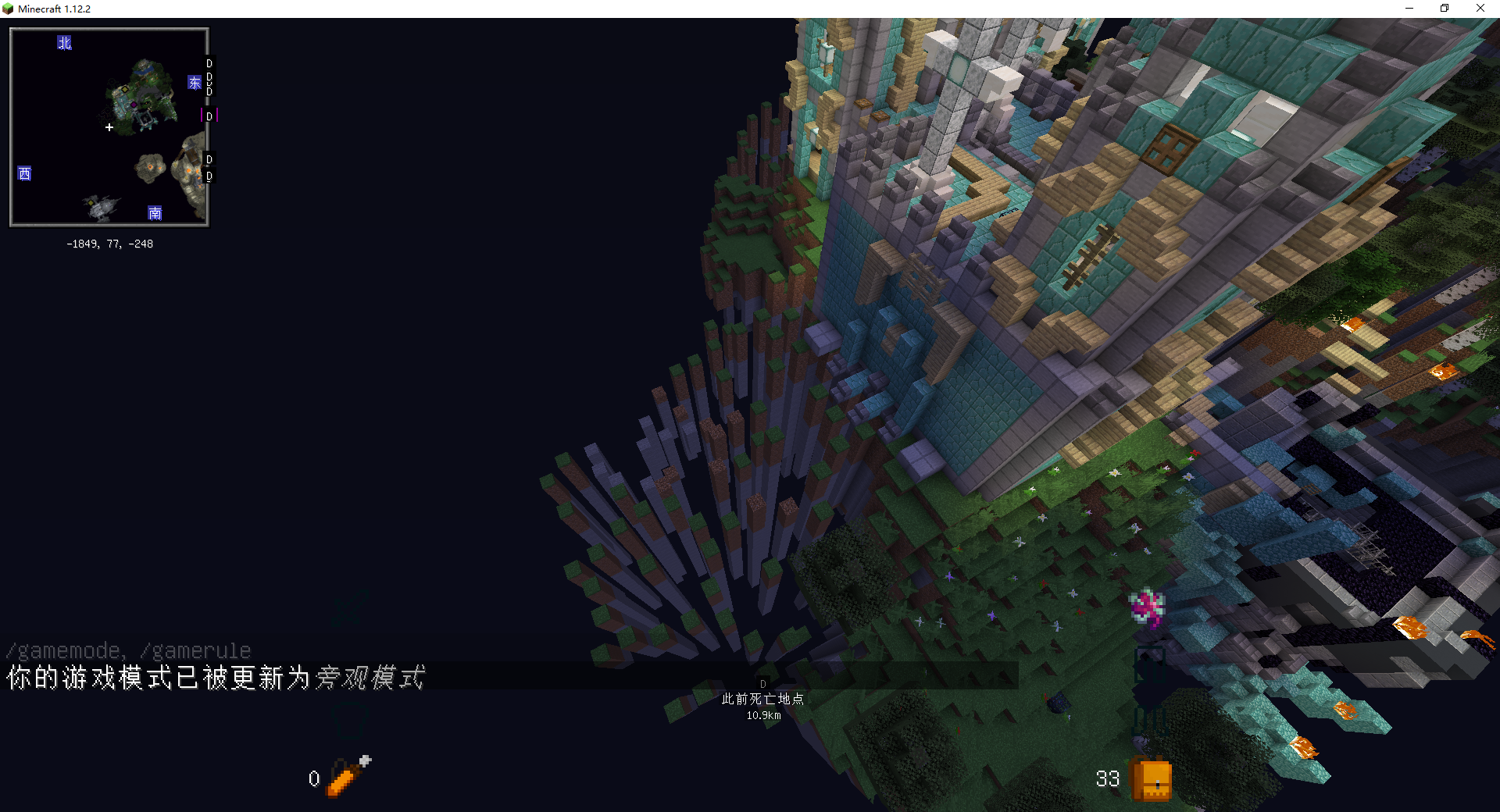Click the coordinates -1849, 77, -248 below minimap
Viewport: 1500px width, 812px height.
coord(109,243)
